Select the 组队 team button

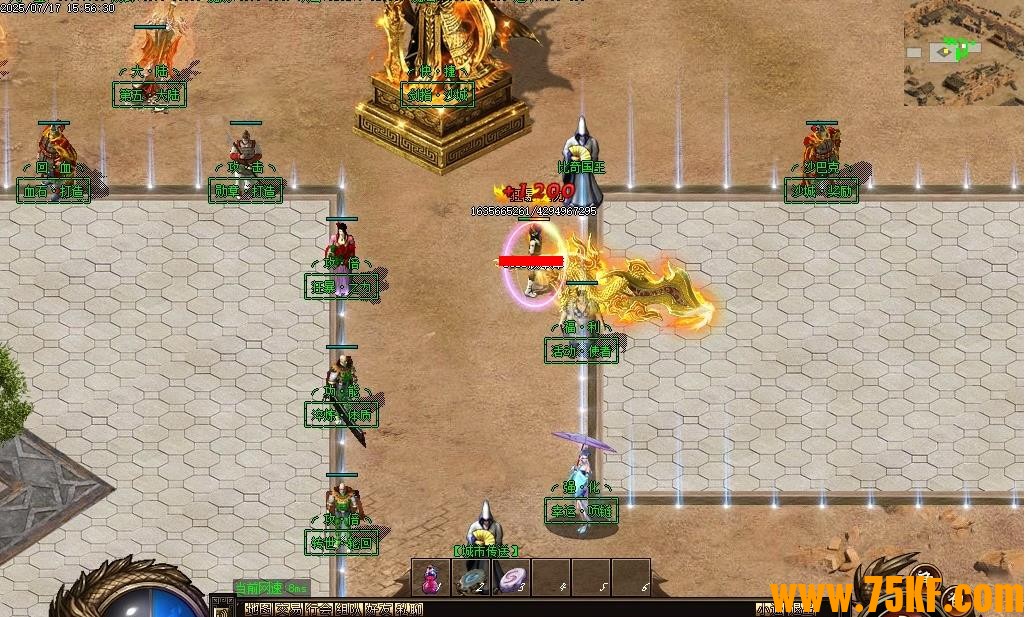click(x=348, y=609)
